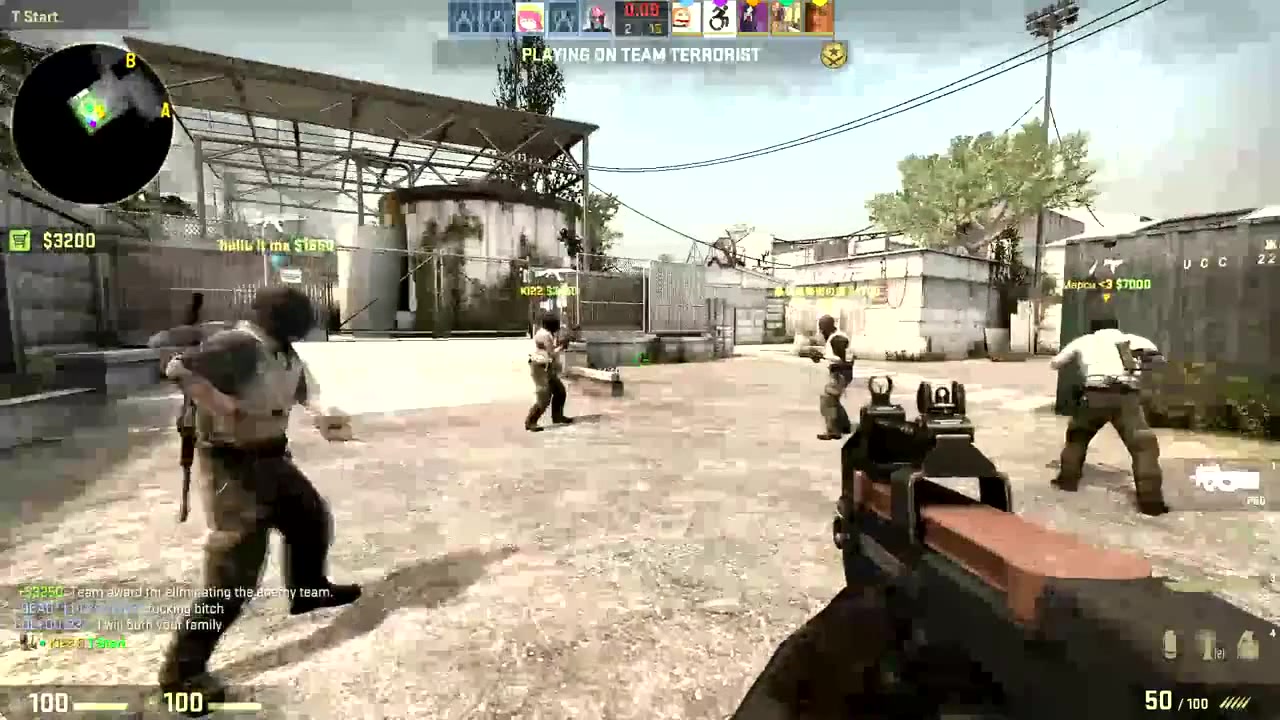Click the money wallet icon beside $3200

tap(19, 241)
